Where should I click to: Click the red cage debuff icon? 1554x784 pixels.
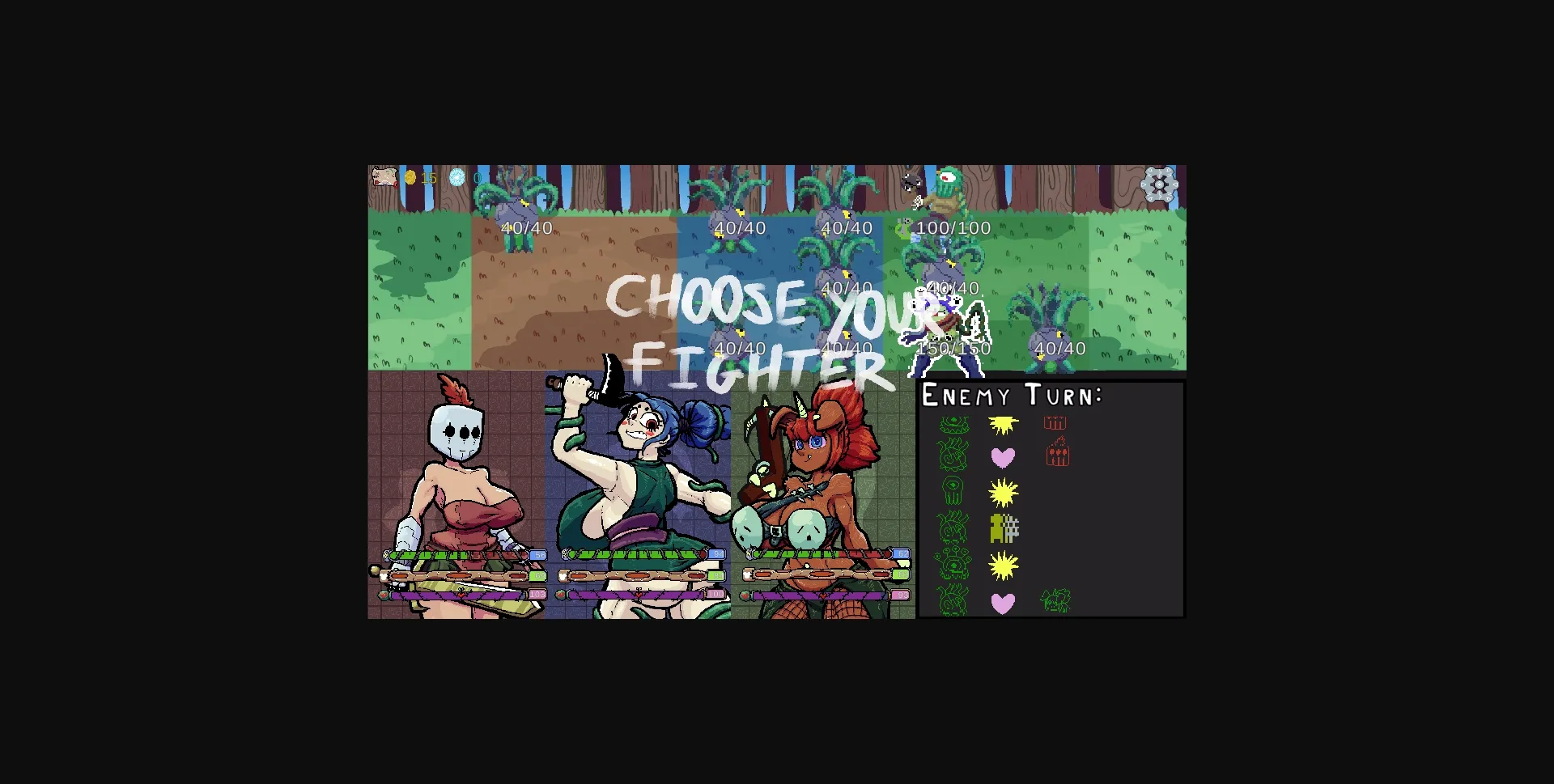pyautogui.click(x=1055, y=422)
